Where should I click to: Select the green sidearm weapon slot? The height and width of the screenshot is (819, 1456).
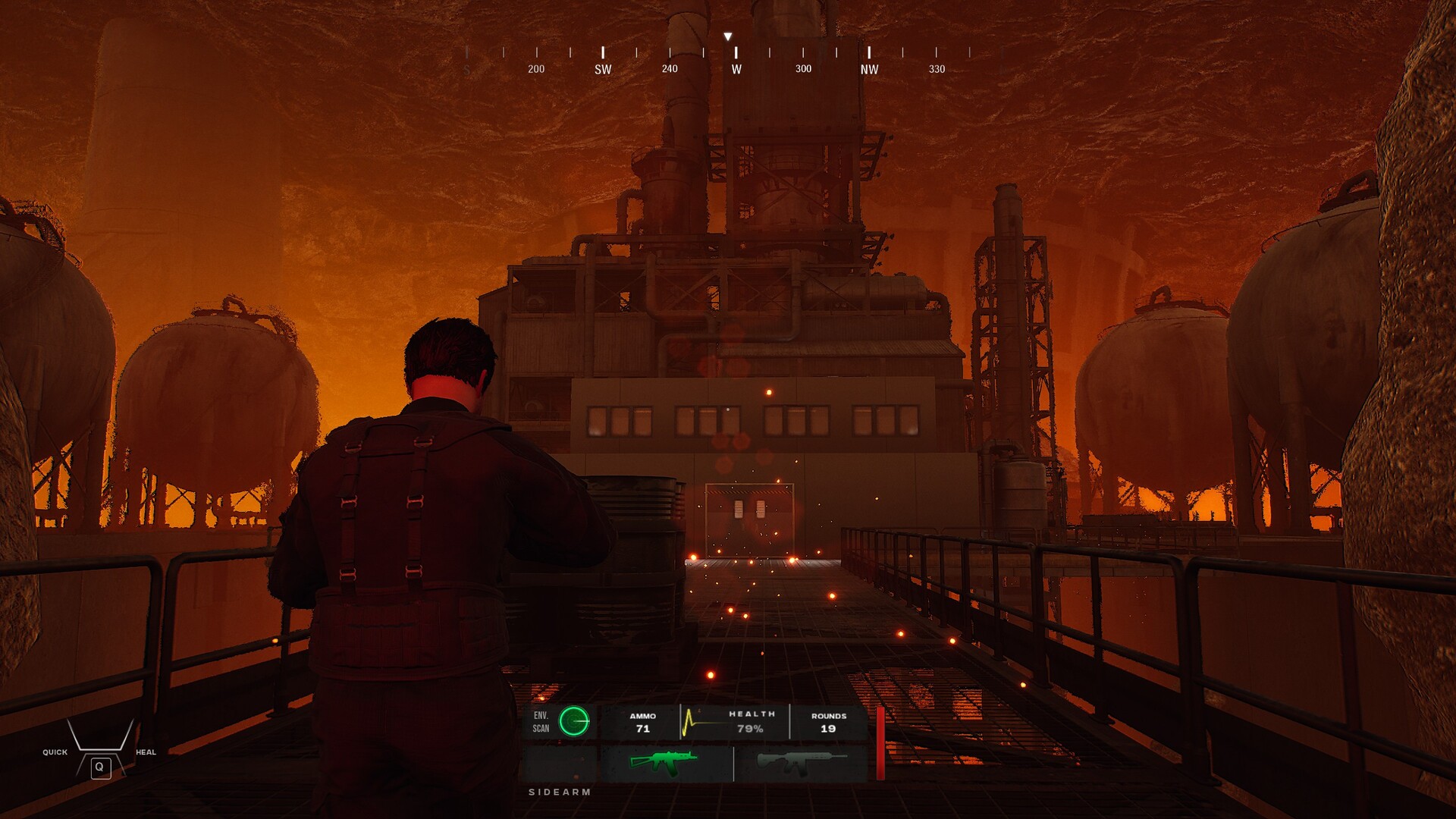[x=664, y=762]
